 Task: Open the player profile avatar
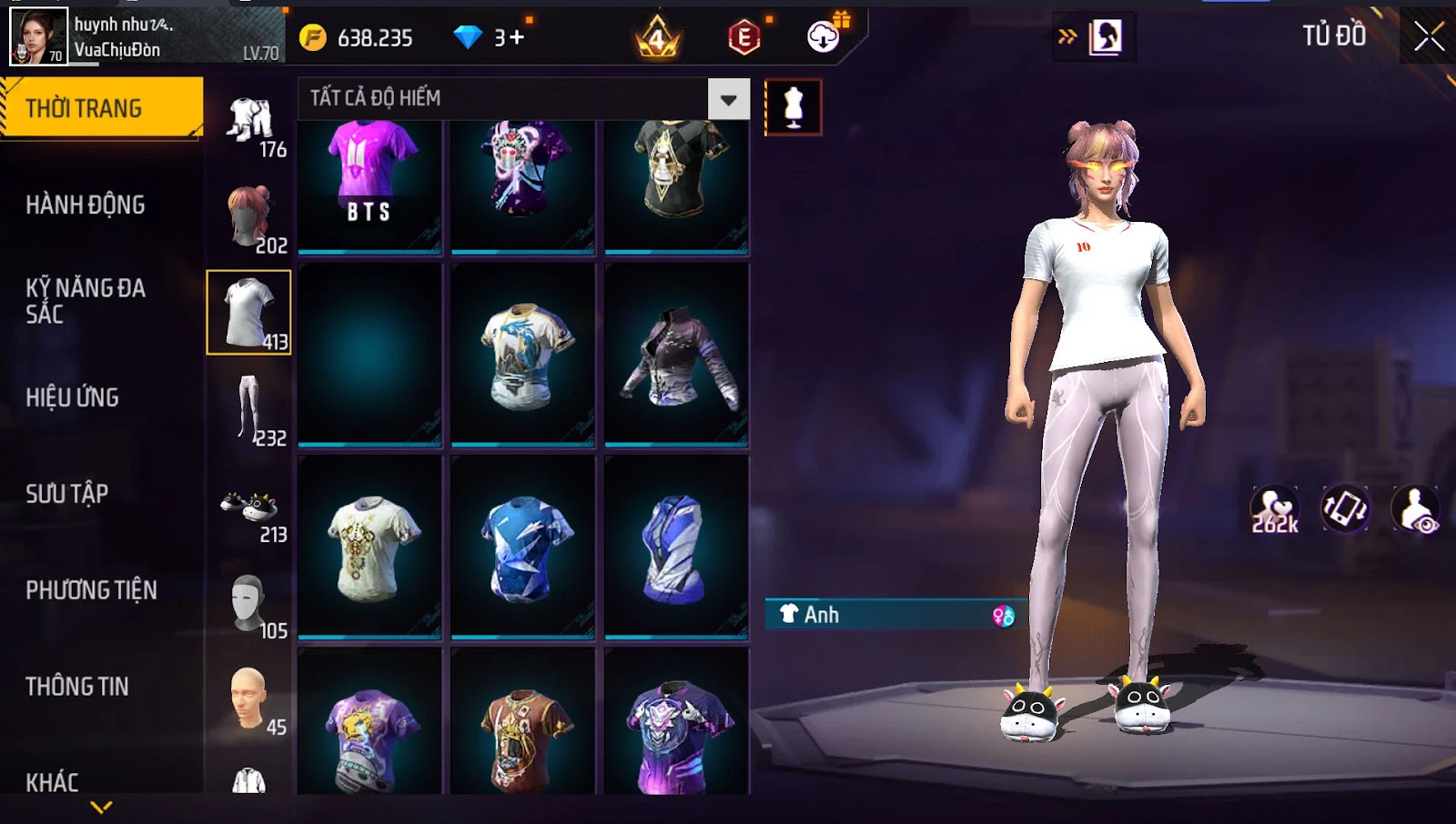pos(38,36)
